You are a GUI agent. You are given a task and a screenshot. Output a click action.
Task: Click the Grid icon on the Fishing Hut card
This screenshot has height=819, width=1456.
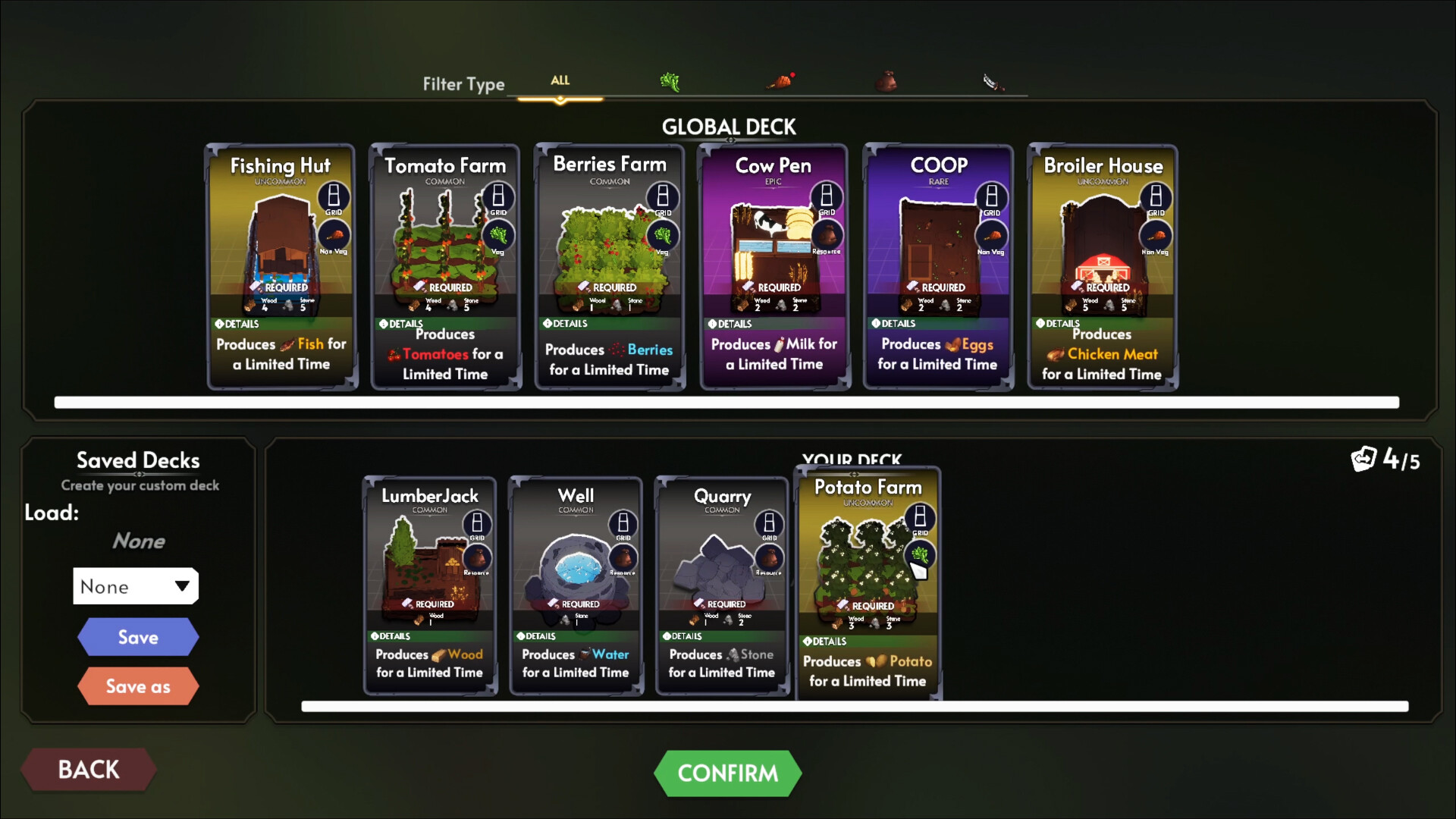pyautogui.click(x=332, y=197)
